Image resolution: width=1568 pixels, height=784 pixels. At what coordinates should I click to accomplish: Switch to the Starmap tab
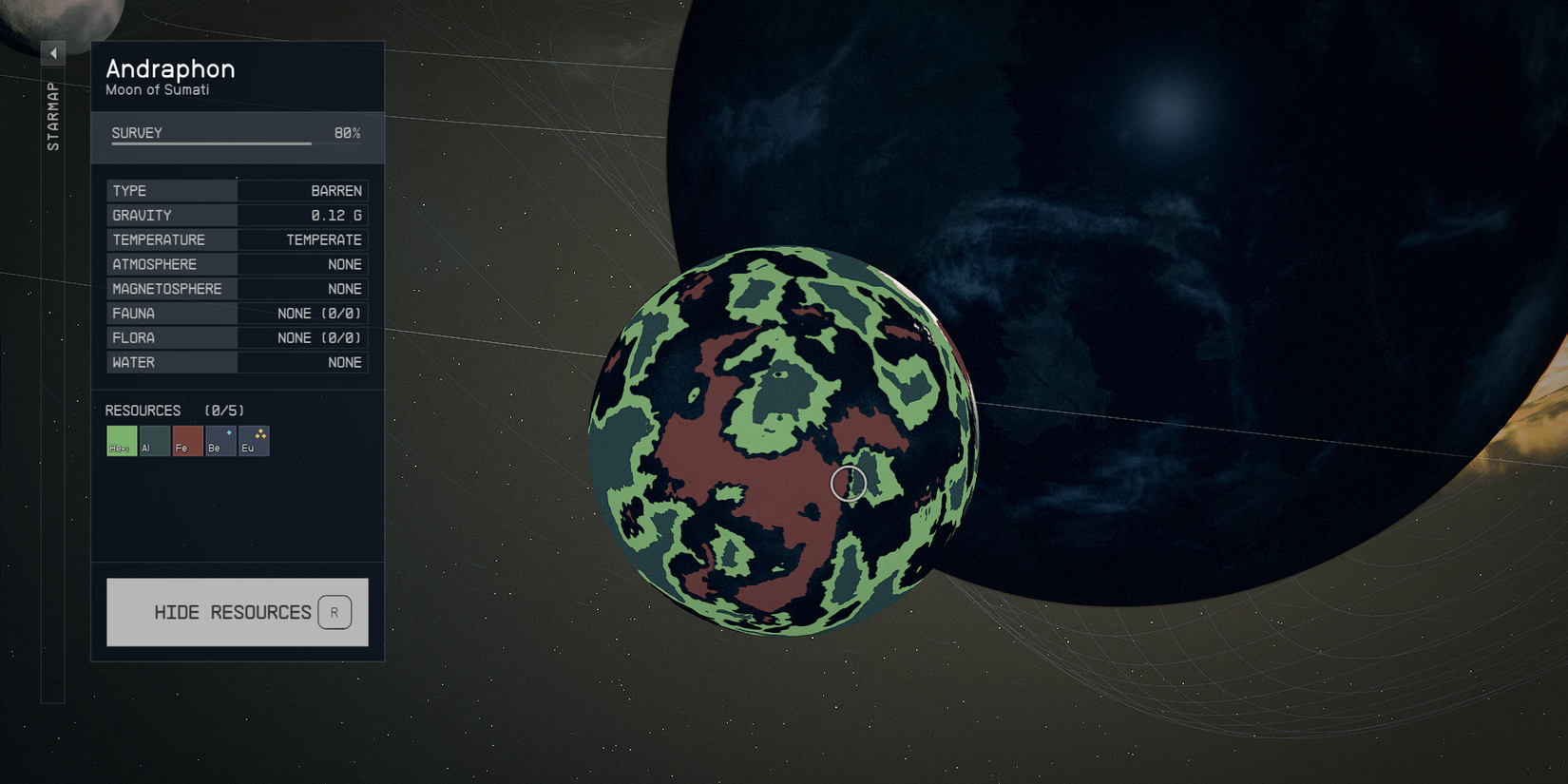pyautogui.click(x=53, y=114)
